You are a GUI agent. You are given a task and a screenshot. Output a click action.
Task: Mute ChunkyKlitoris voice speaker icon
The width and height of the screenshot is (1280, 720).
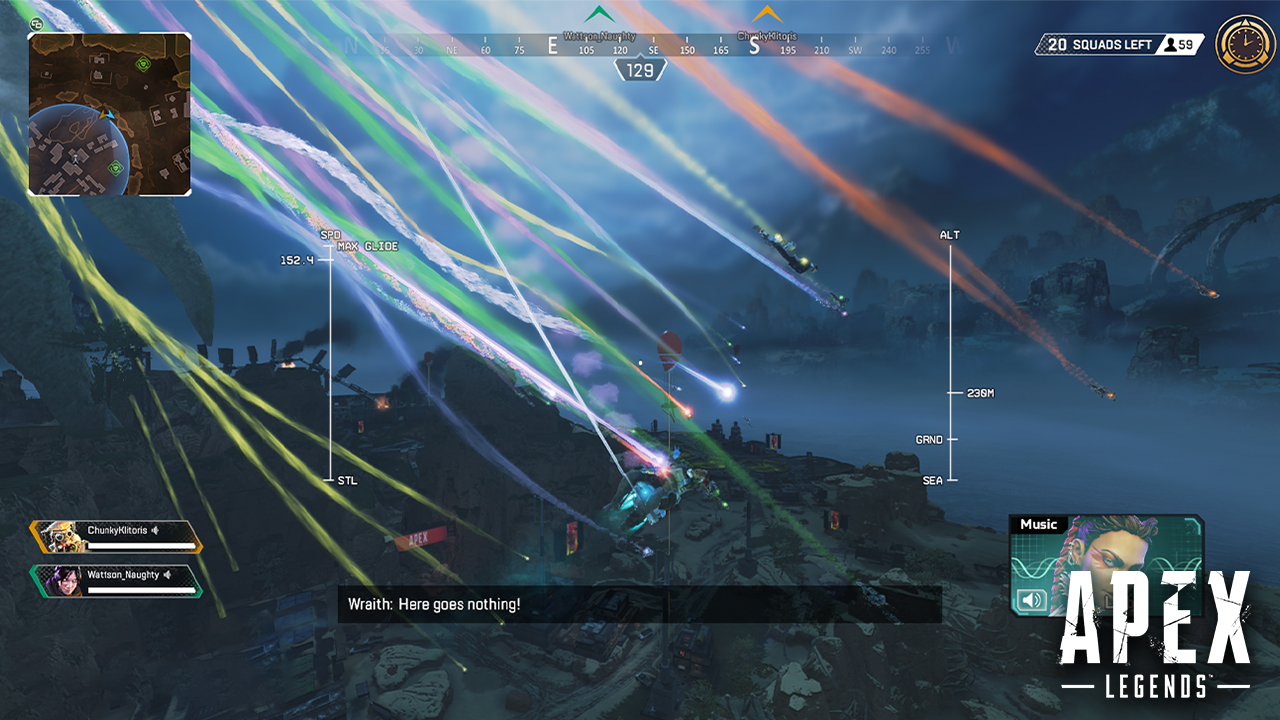156,530
